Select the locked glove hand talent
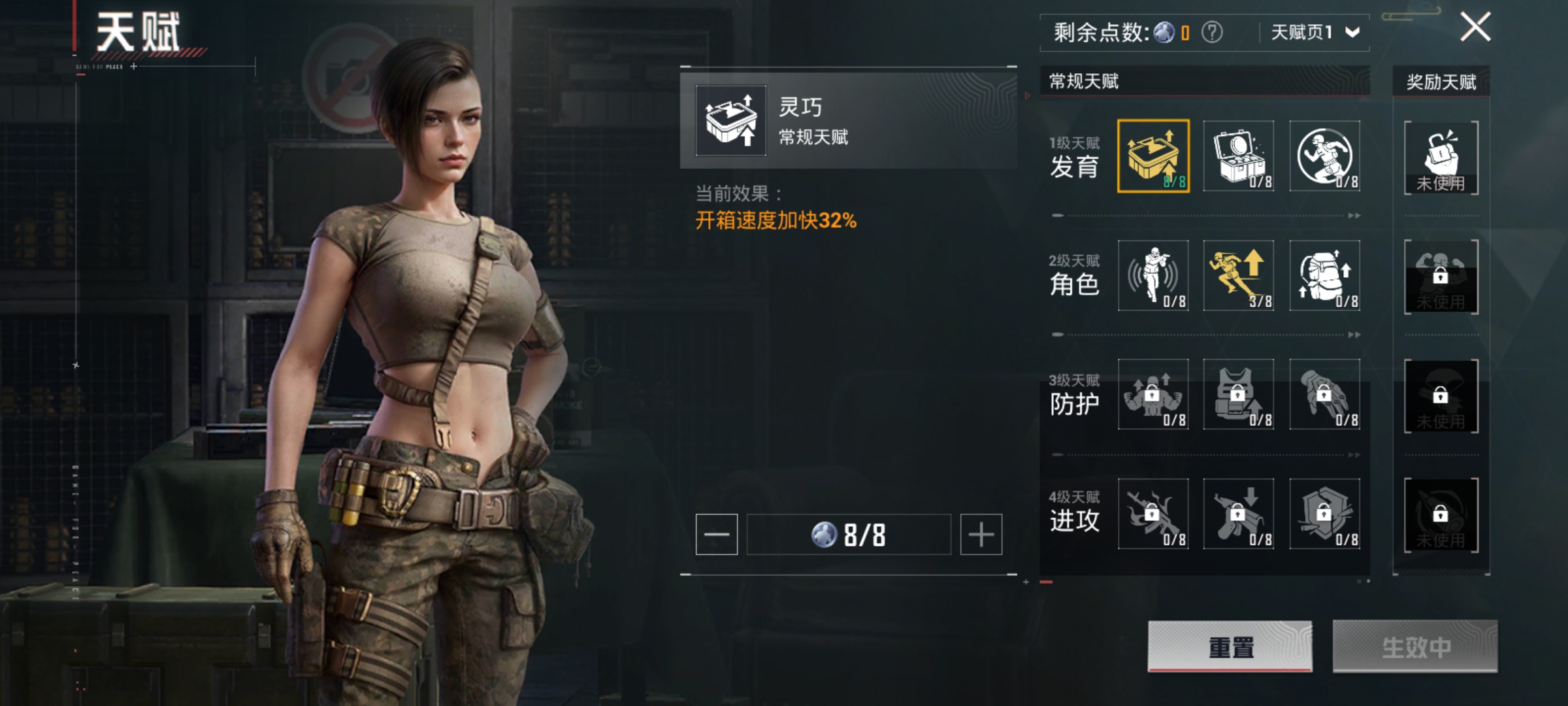The height and width of the screenshot is (706, 1568). tap(1325, 394)
